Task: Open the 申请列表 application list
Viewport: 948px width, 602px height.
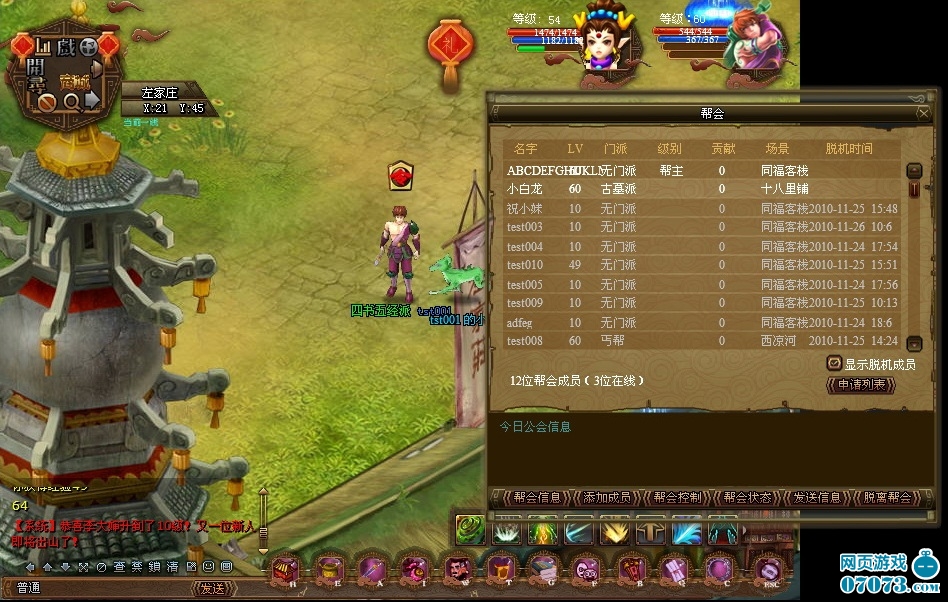Action: click(860, 385)
